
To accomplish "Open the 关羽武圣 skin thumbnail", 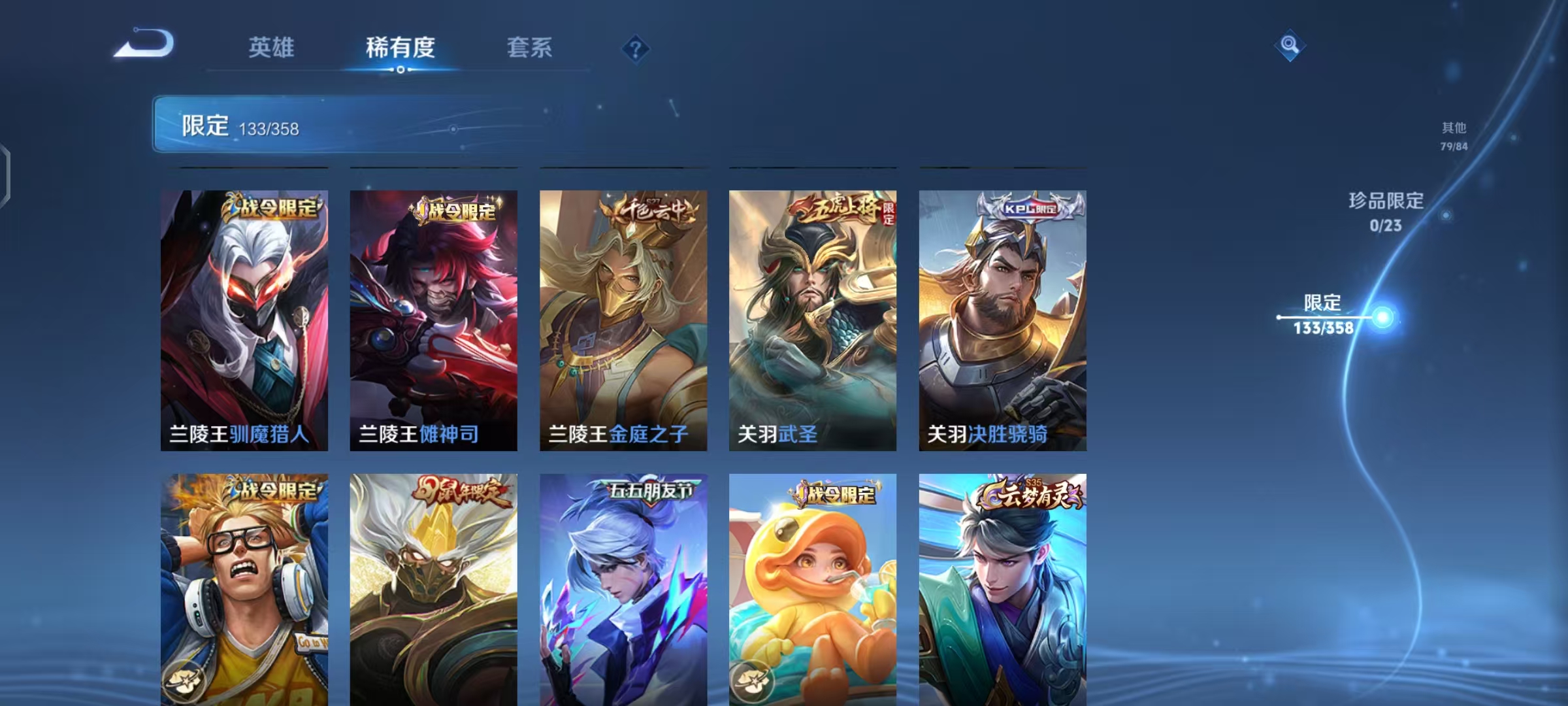I will 813,320.
